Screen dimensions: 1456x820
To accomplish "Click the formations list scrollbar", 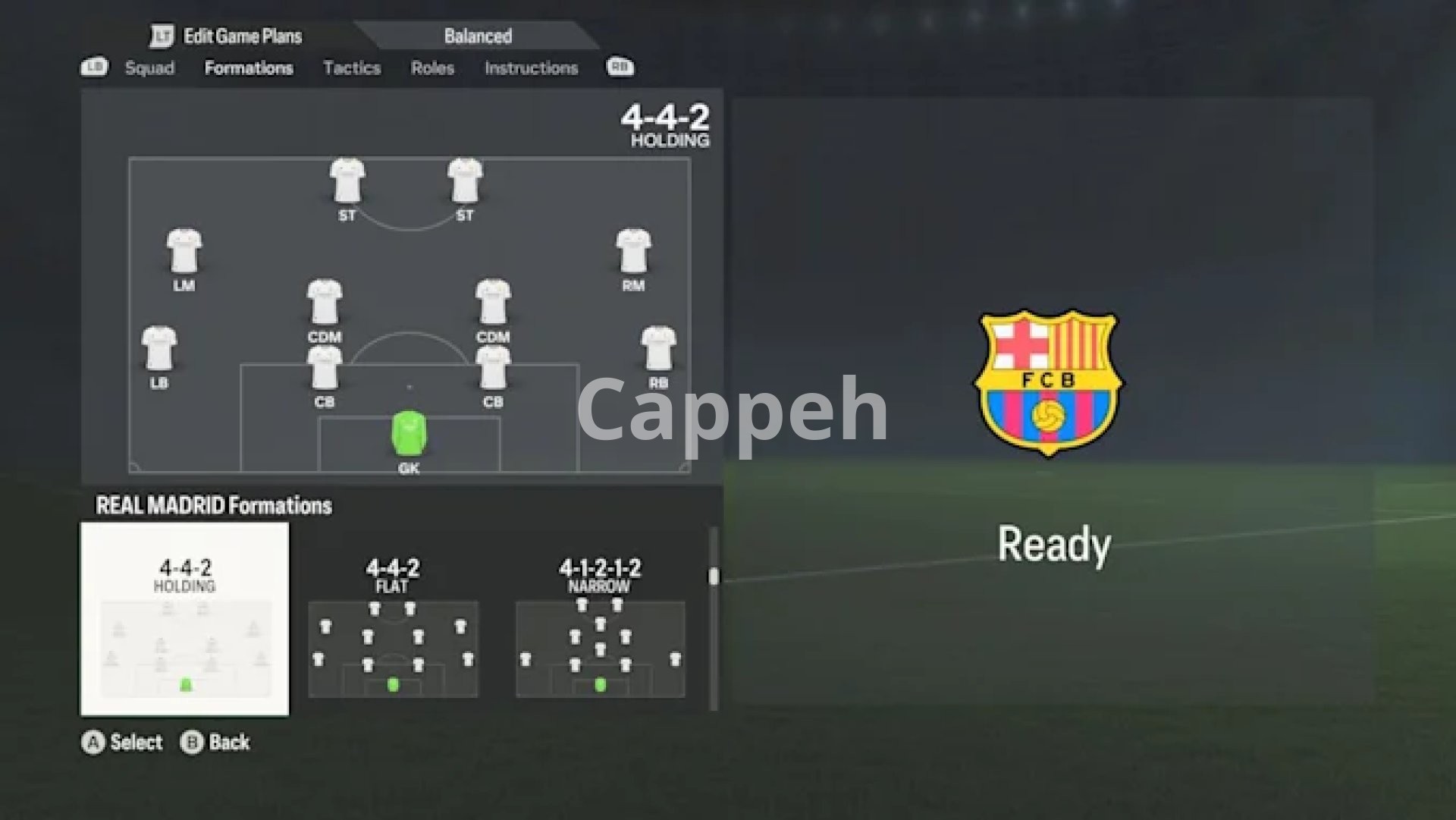I will (713, 577).
